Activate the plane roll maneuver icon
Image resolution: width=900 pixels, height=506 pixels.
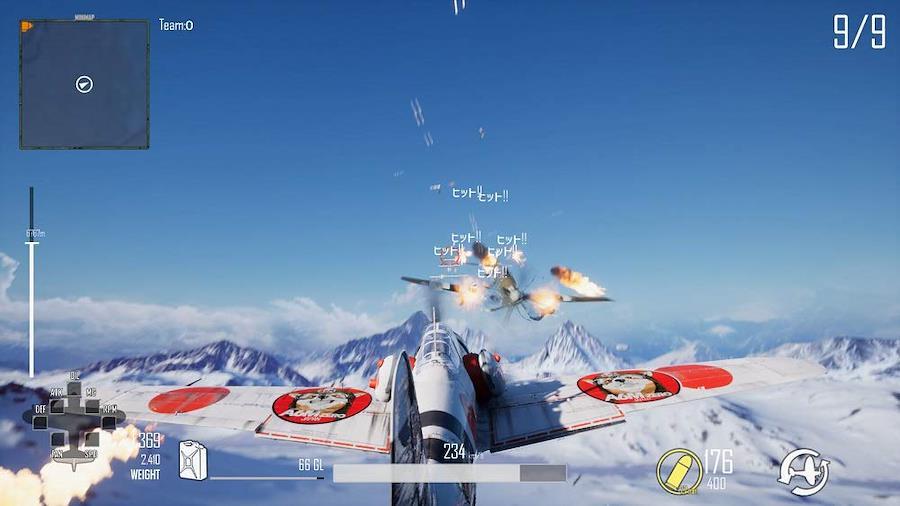[804, 470]
